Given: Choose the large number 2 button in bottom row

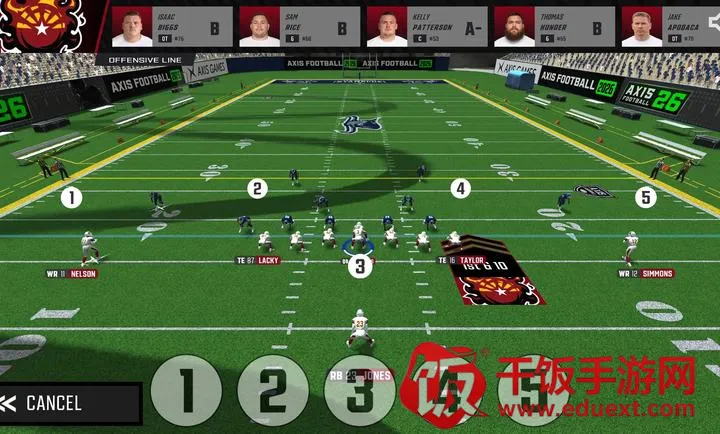Looking at the screenshot, I should 272,391.
